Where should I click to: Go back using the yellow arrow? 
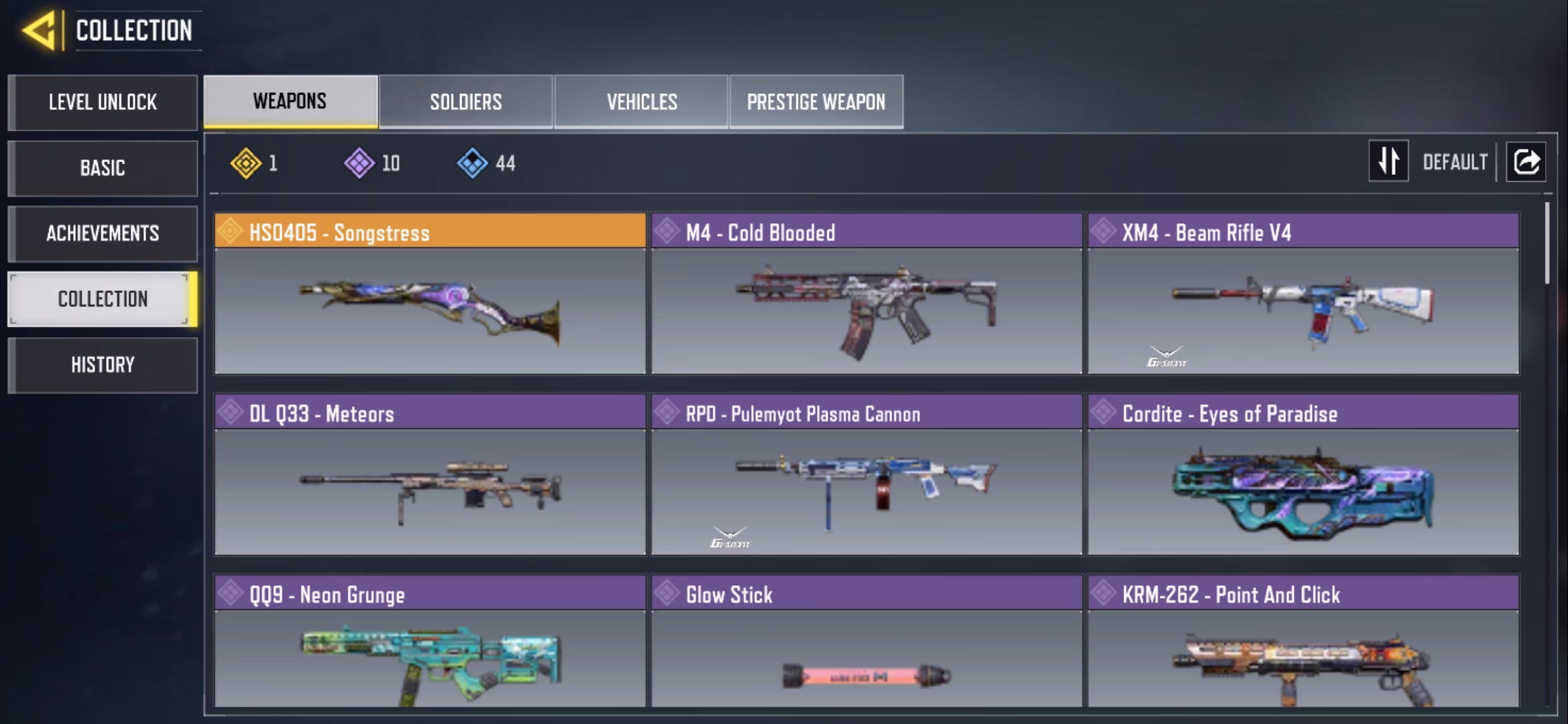39,31
